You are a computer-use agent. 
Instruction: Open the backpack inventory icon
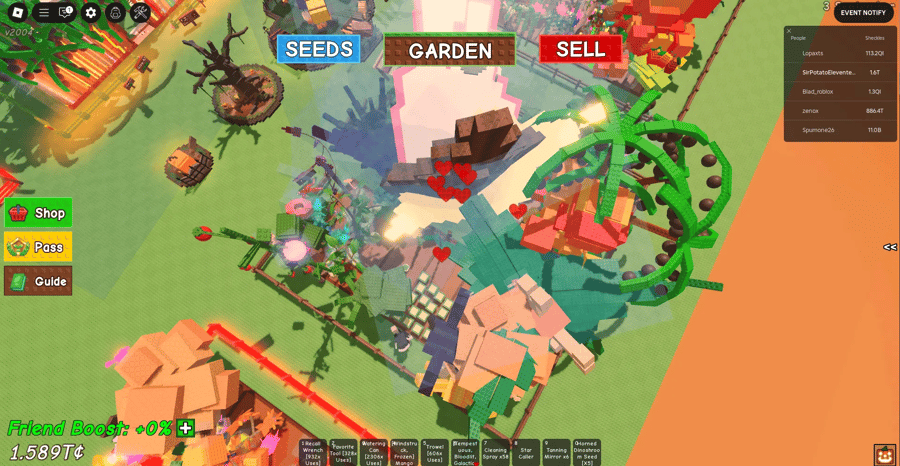click(x=115, y=12)
